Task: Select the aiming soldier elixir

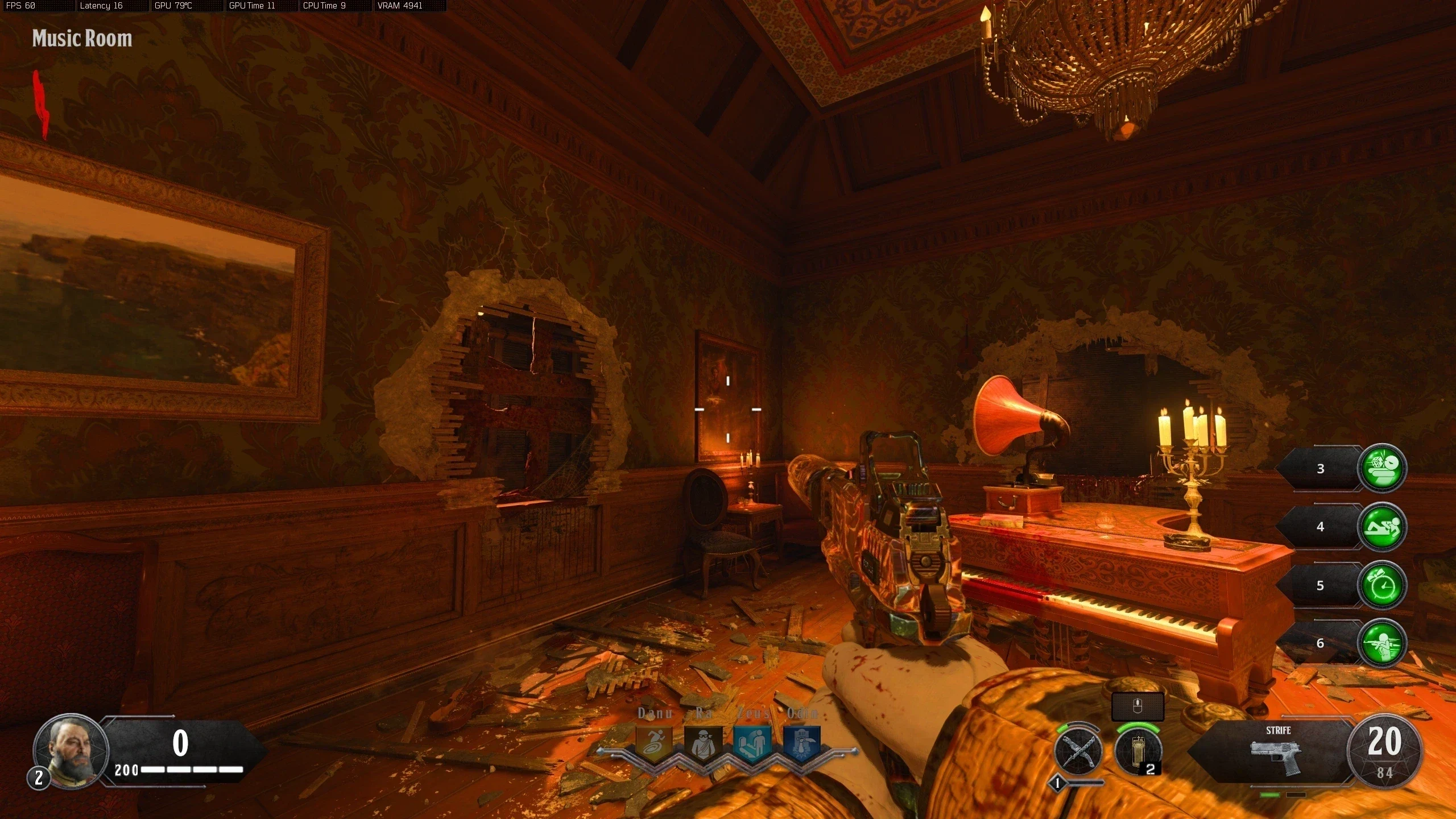Action: tap(1382, 643)
